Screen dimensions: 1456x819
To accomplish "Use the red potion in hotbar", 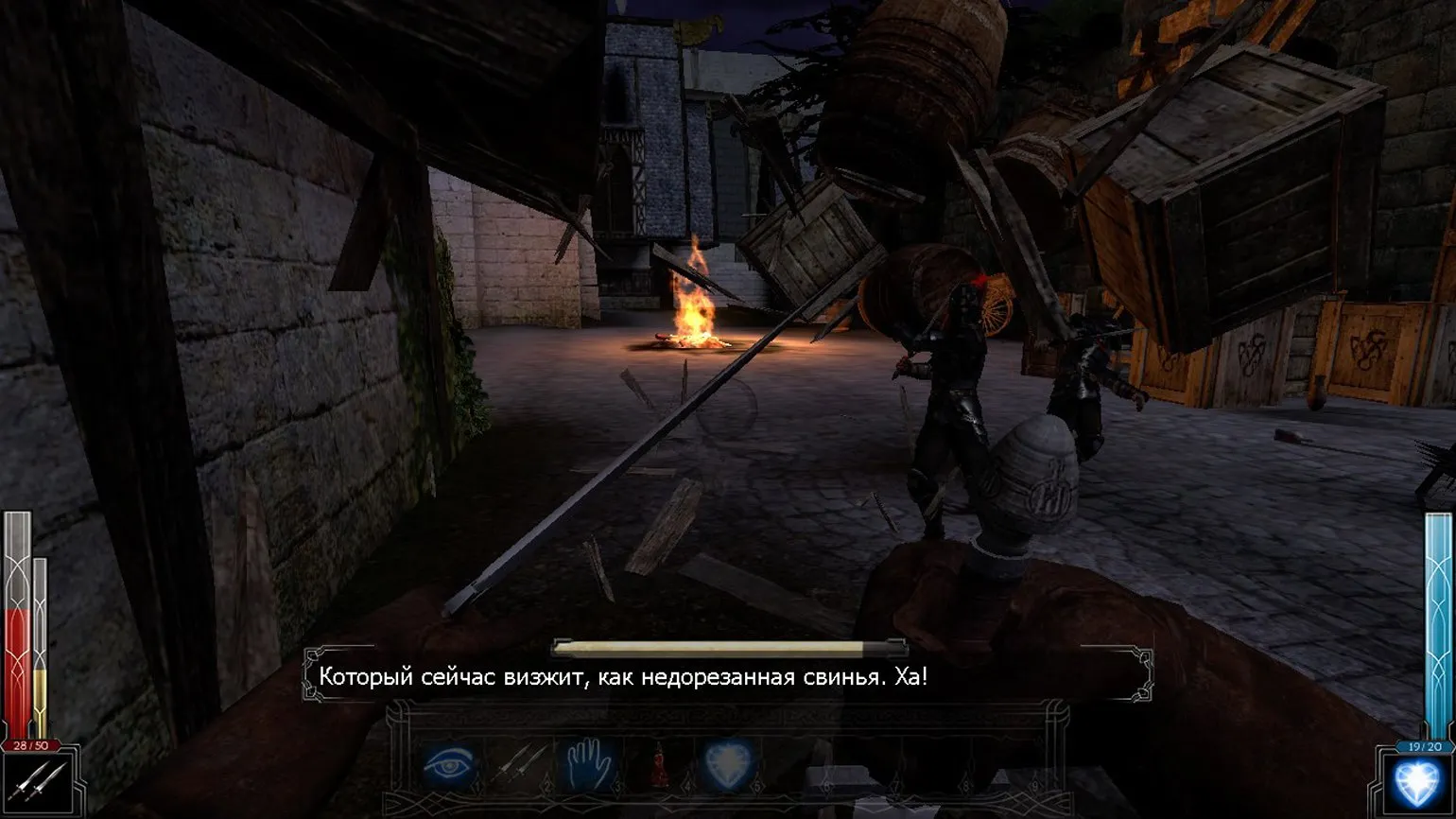I will pyautogui.click(x=658, y=764).
